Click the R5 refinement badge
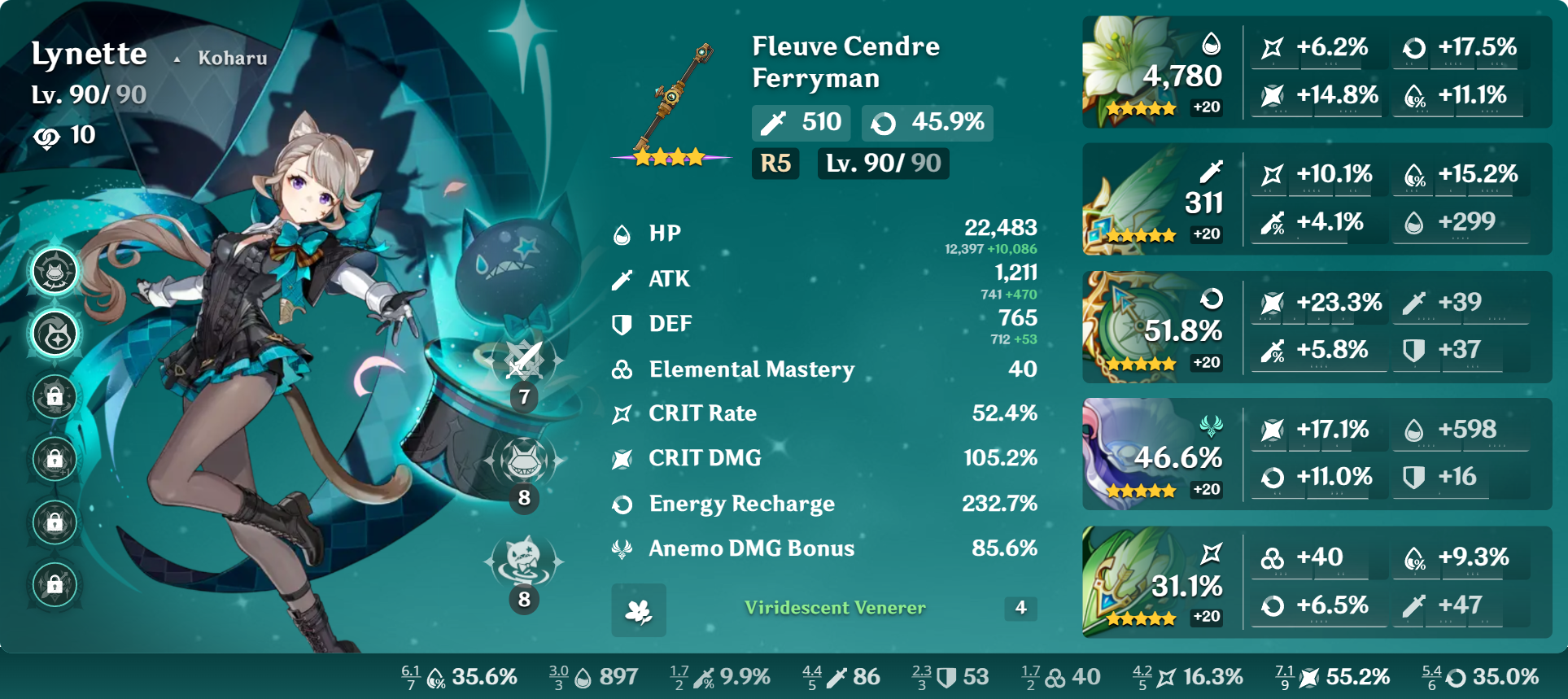Viewport: 1568px width, 699px height. [x=775, y=164]
